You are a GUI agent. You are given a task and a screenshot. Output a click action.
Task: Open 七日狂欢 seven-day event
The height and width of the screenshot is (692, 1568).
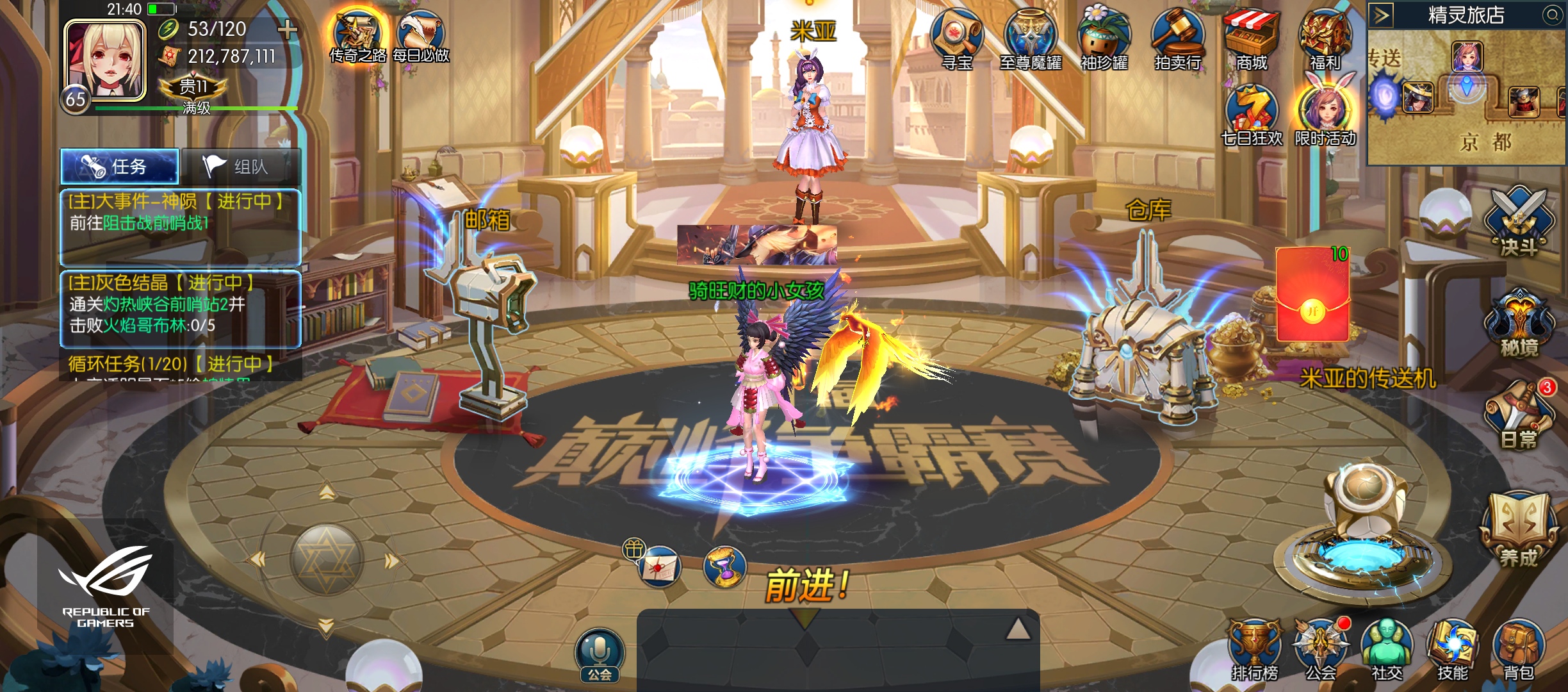click(1252, 114)
